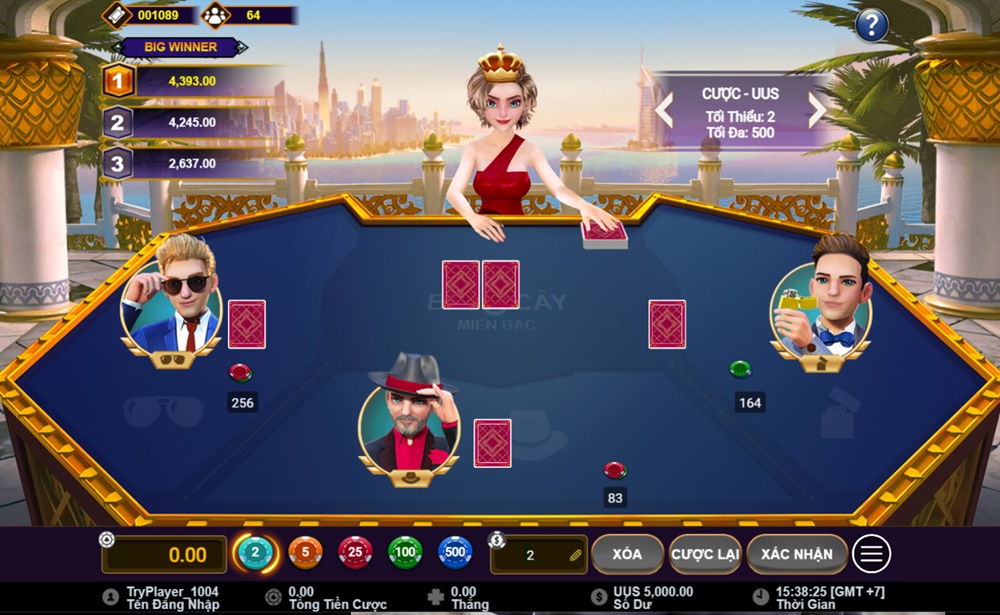The height and width of the screenshot is (615, 1000).
Task: Pick the red 25 chip
Action: pos(355,553)
